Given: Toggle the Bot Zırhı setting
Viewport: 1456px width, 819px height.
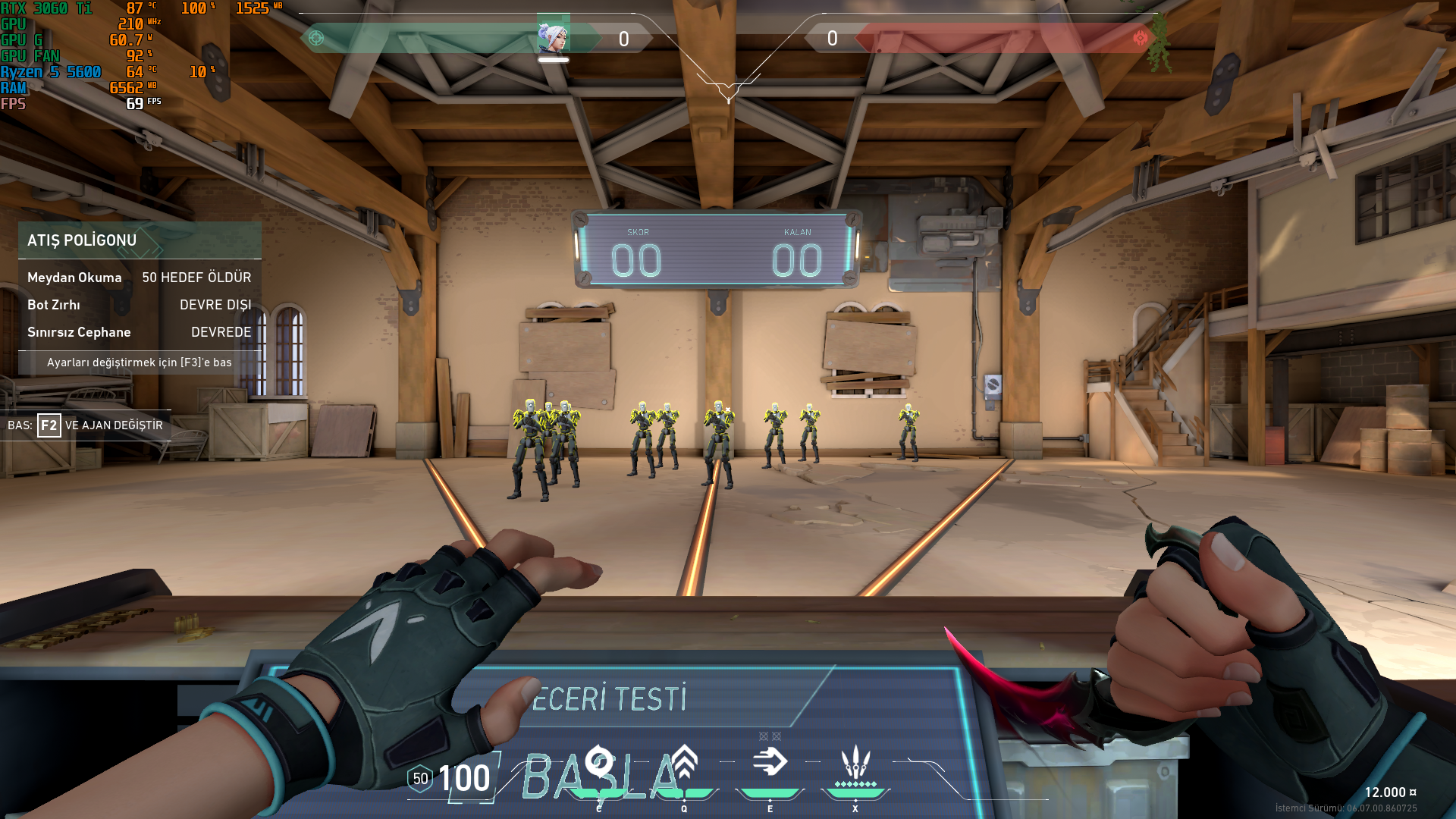Looking at the screenshot, I should tap(140, 305).
